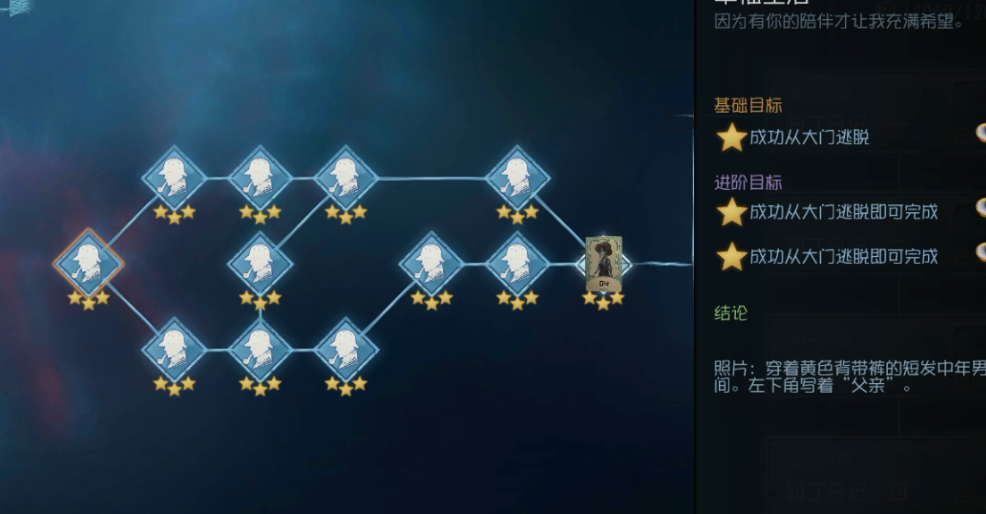Screen dimensions: 986x514
Task: Select the orange-outlined detective deduction node
Action: (x=89, y=263)
